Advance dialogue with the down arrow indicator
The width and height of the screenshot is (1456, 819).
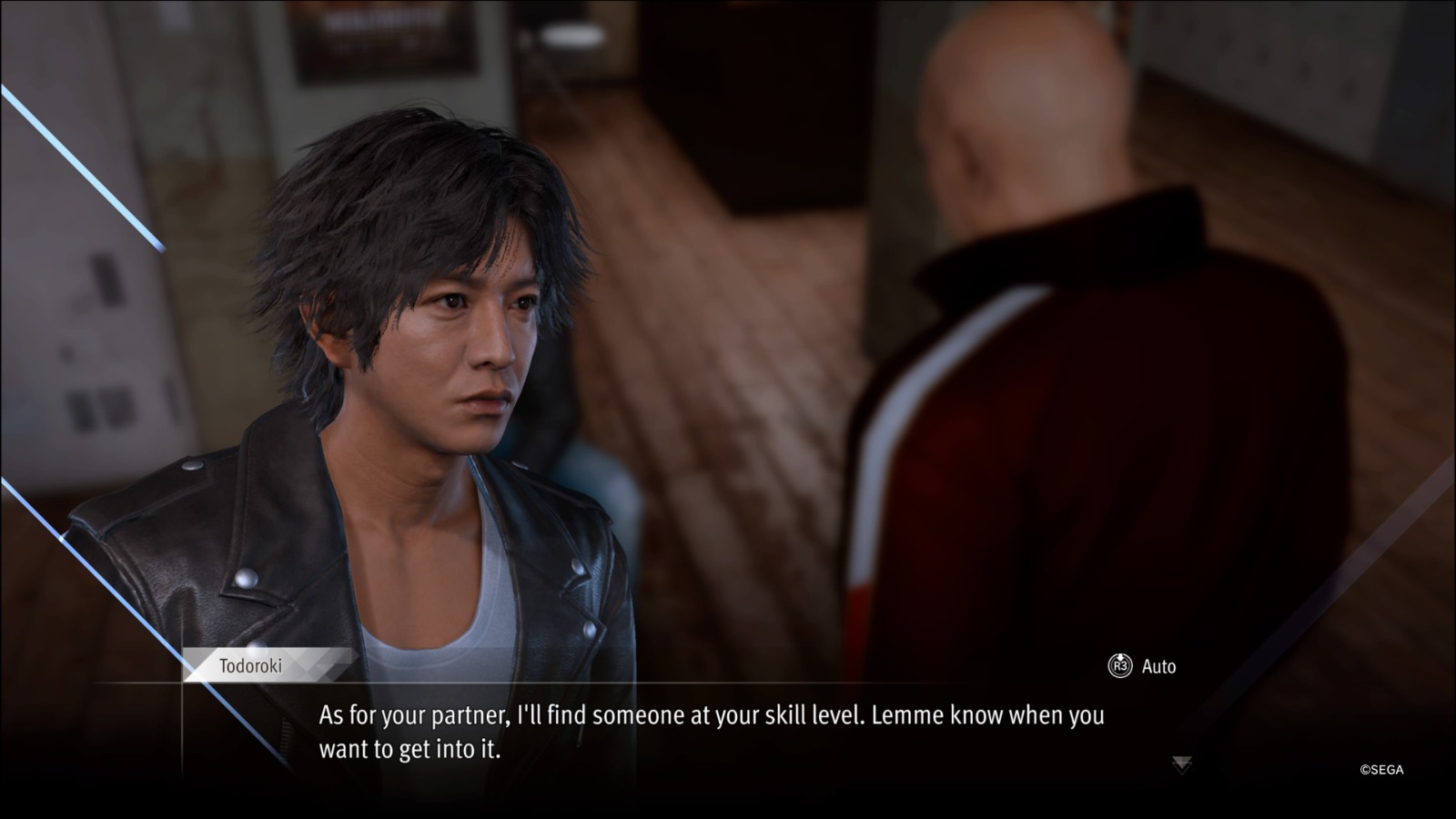coord(1181,764)
